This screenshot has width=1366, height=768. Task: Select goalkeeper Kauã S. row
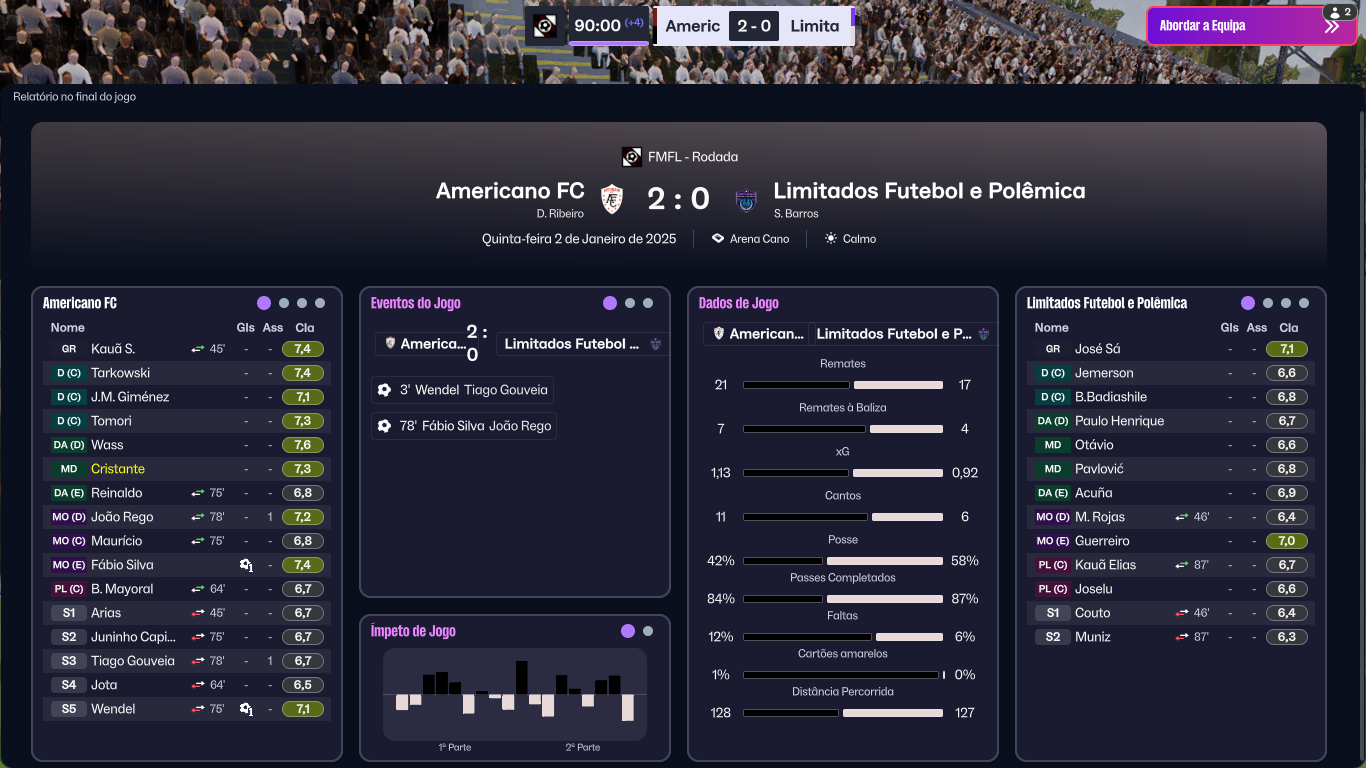click(x=113, y=349)
